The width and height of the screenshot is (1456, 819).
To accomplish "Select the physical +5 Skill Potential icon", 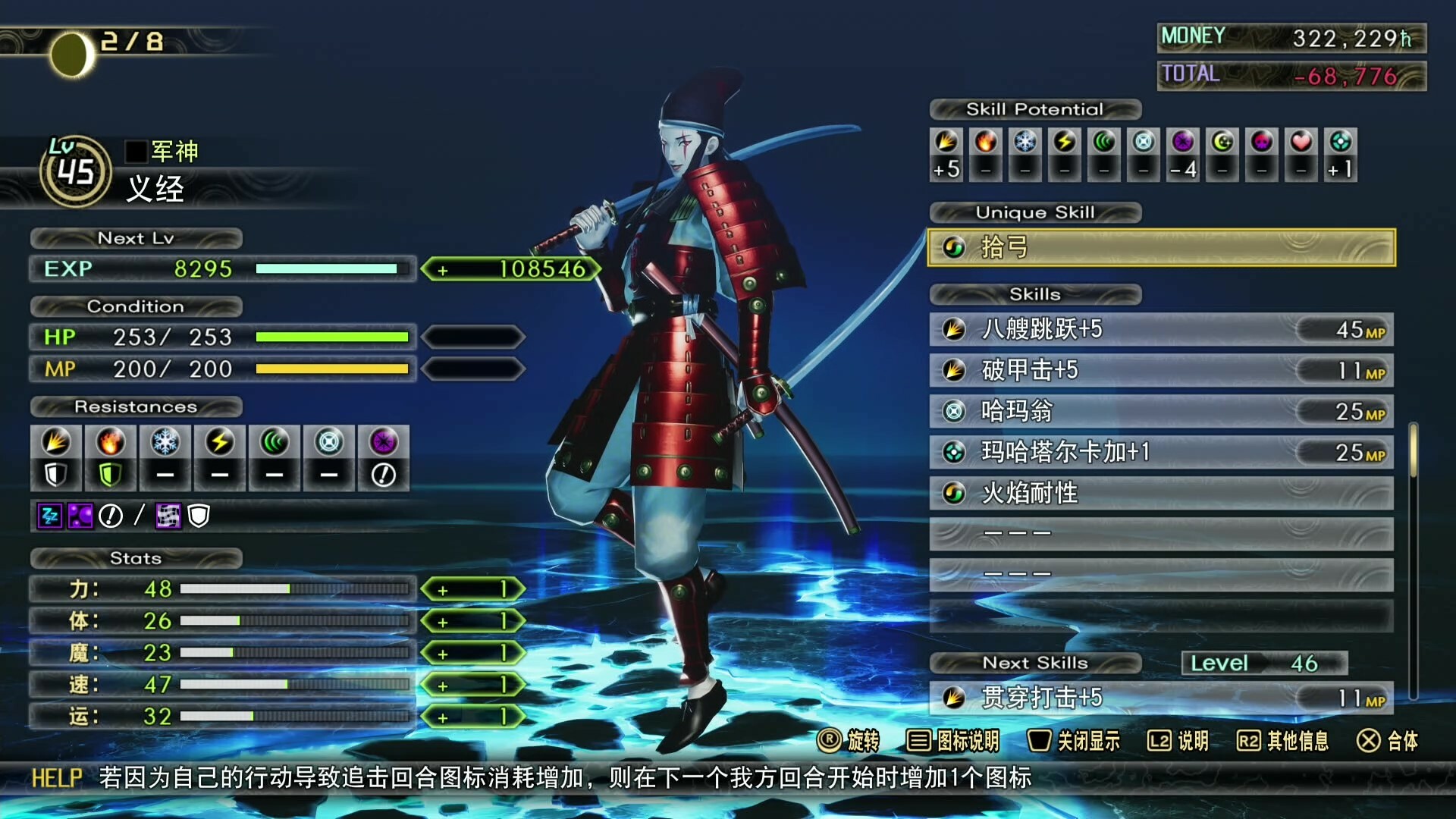I will [x=945, y=154].
